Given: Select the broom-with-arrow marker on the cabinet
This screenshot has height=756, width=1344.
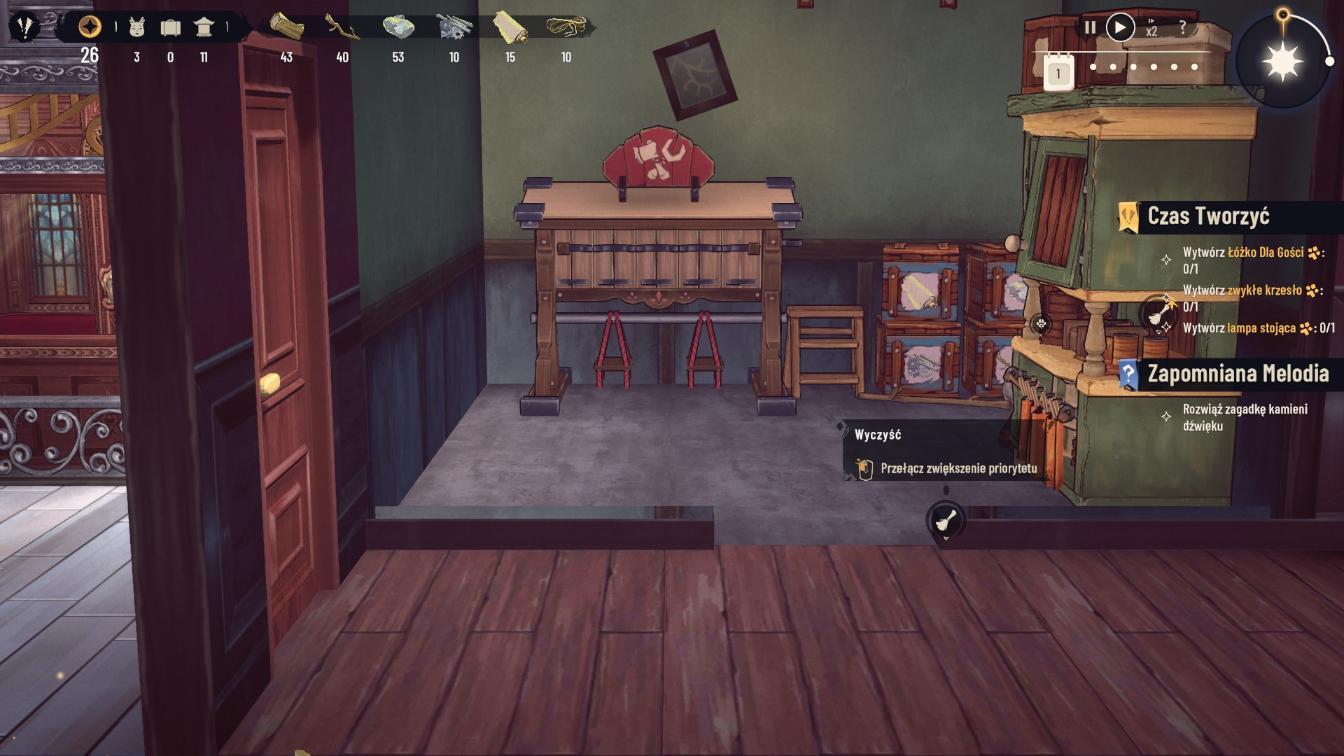Looking at the screenshot, I should [x=1160, y=313].
